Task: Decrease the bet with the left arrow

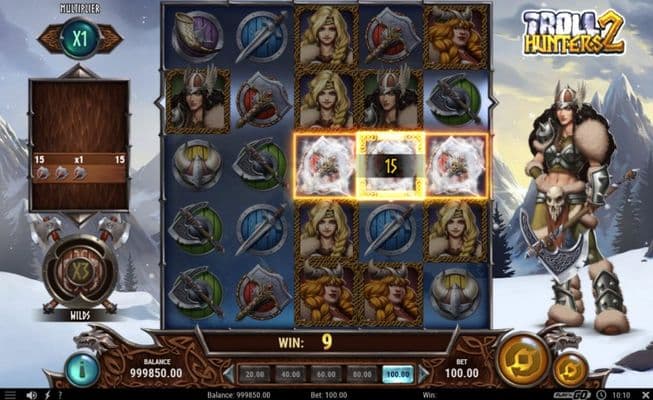Action: pos(228,374)
